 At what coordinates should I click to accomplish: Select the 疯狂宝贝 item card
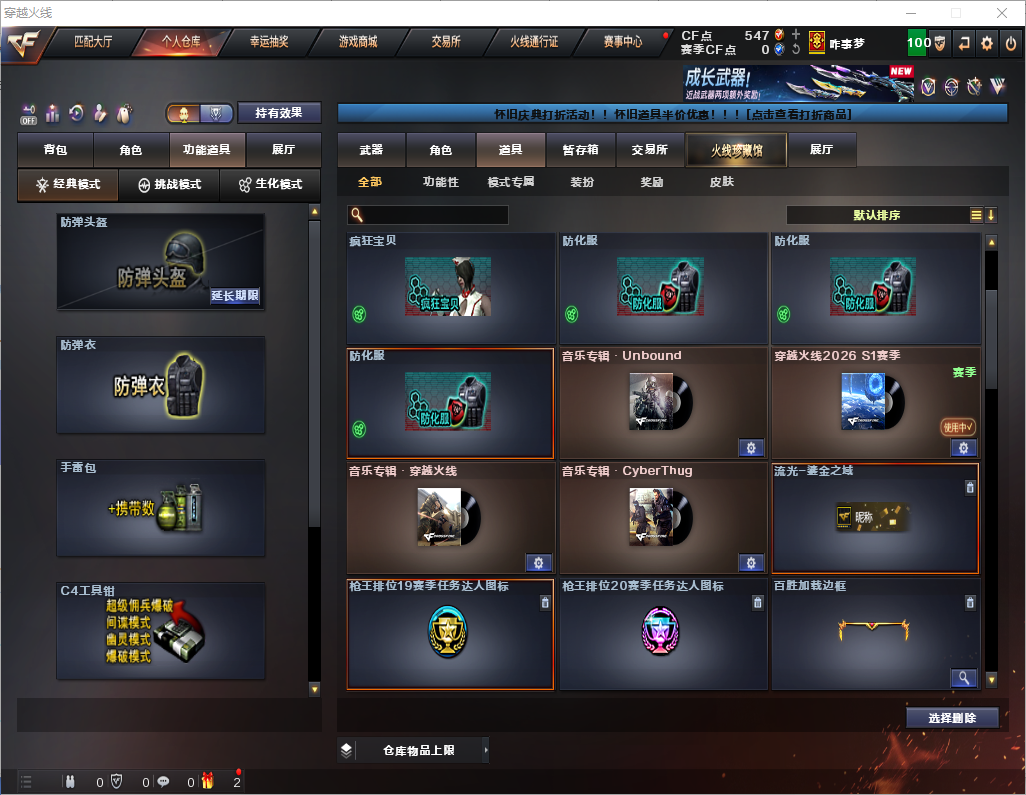tap(450, 288)
